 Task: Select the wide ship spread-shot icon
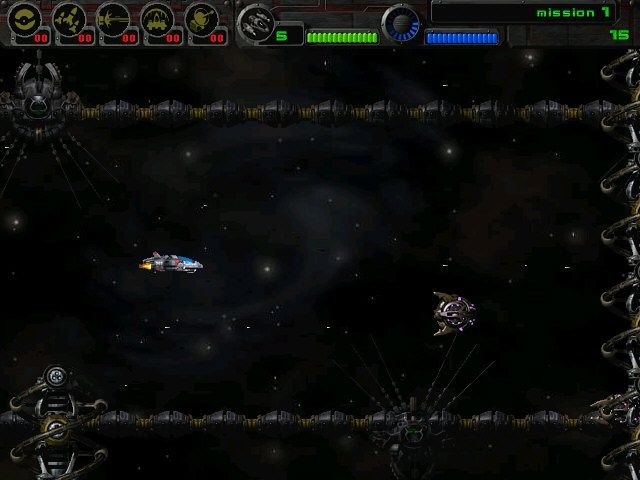coord(157,18)
